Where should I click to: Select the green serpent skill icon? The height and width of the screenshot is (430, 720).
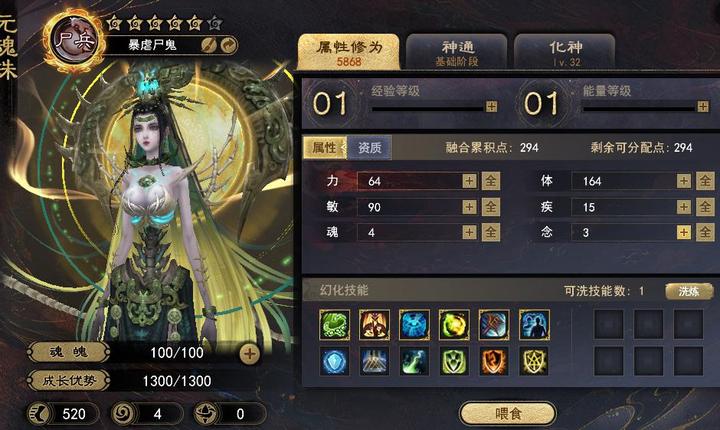[x=334, y=324]
